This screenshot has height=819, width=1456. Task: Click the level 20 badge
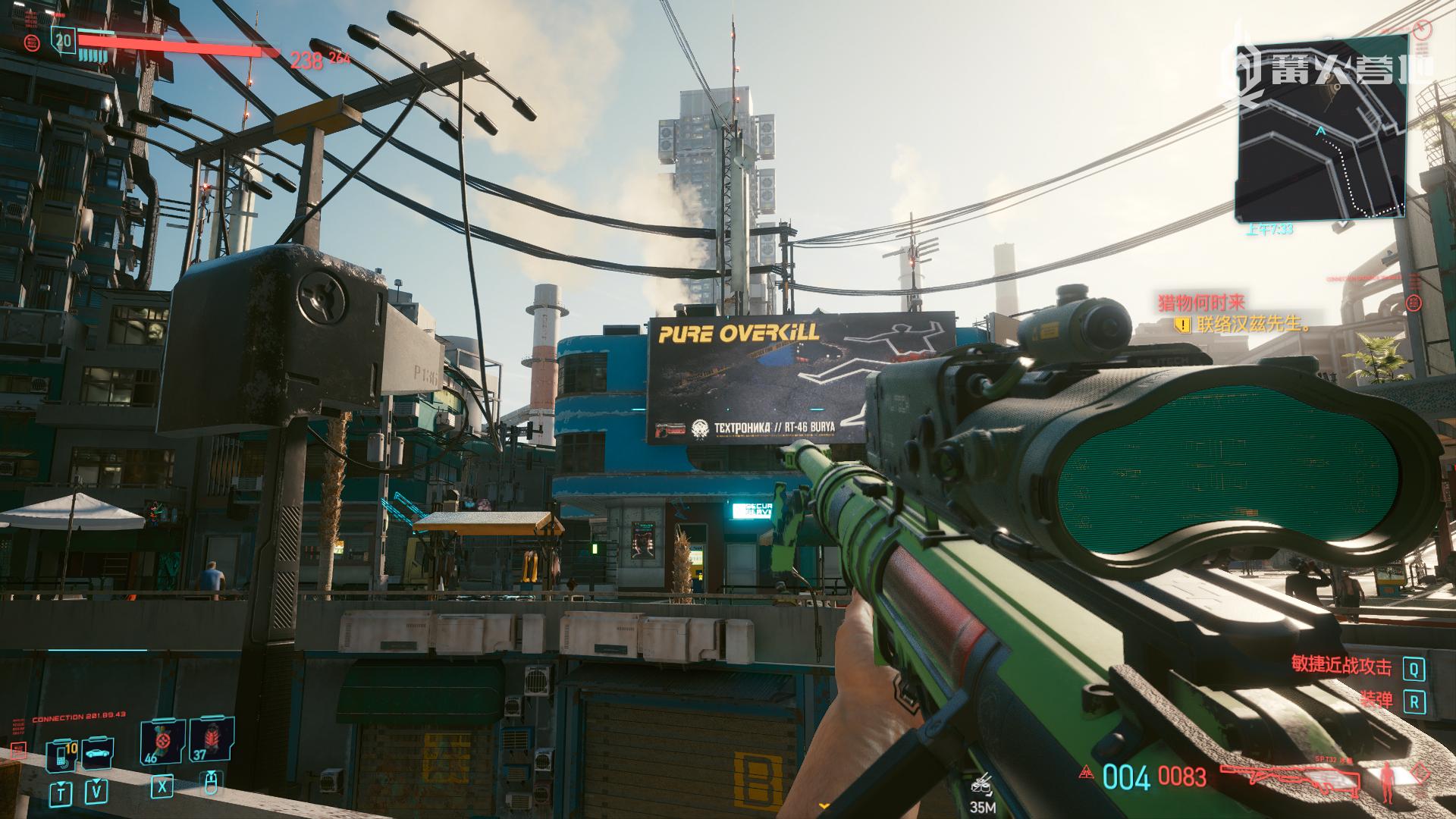coord(64,39)
